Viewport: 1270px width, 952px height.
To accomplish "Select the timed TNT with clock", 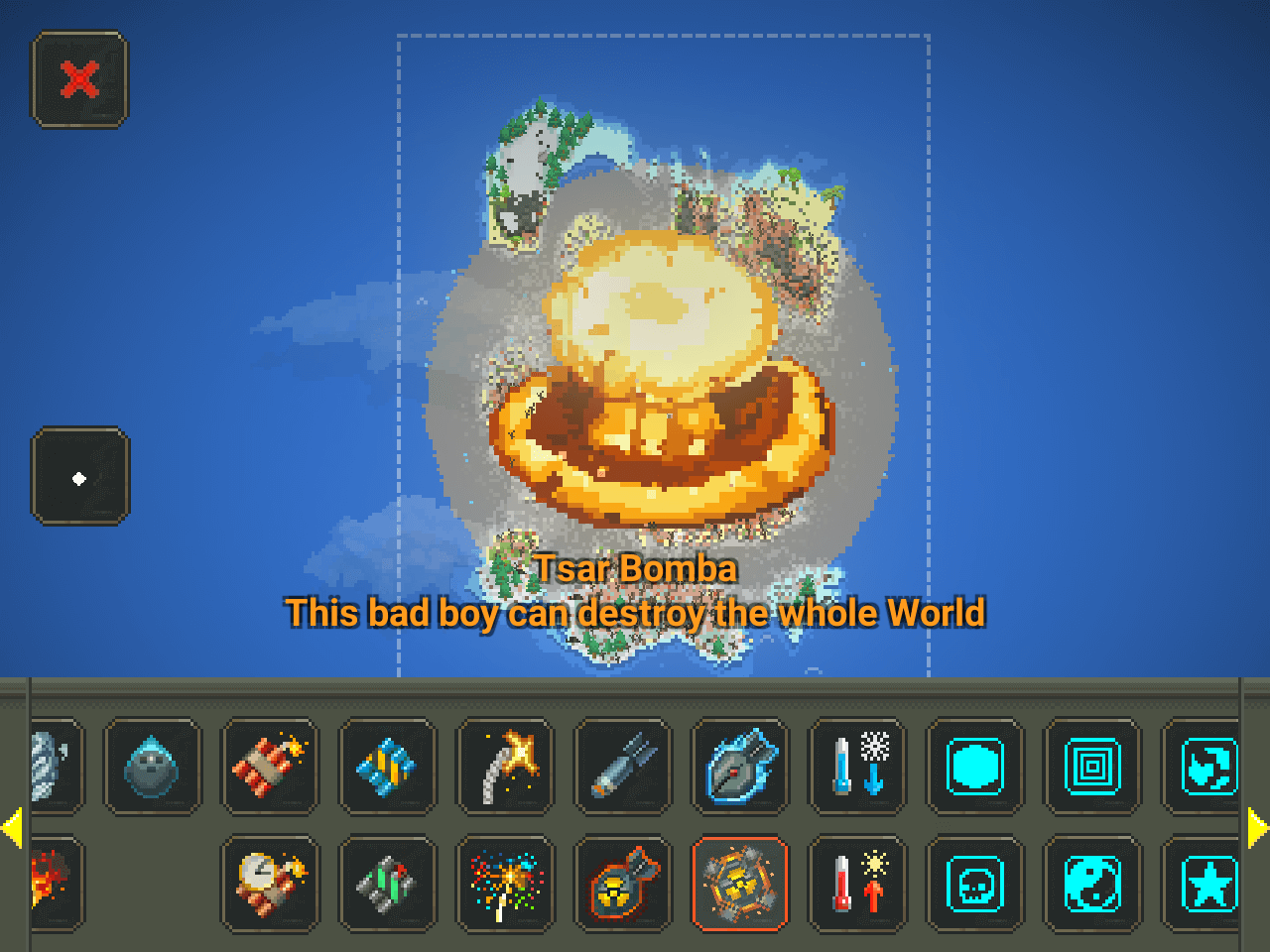I will 270,884.
